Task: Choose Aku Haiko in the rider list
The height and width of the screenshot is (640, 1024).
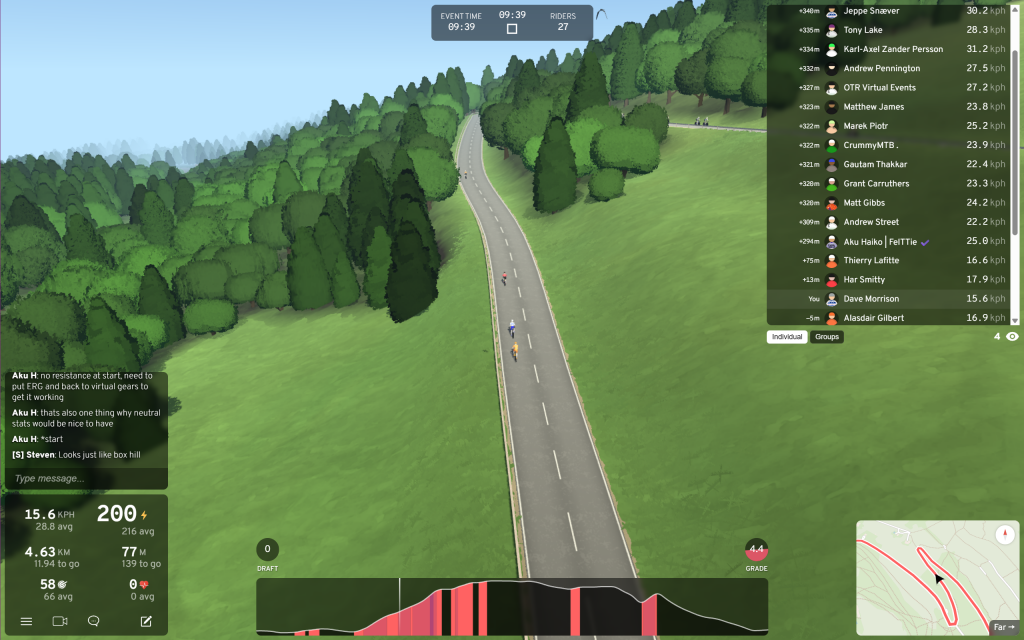Action: (890, 241)
